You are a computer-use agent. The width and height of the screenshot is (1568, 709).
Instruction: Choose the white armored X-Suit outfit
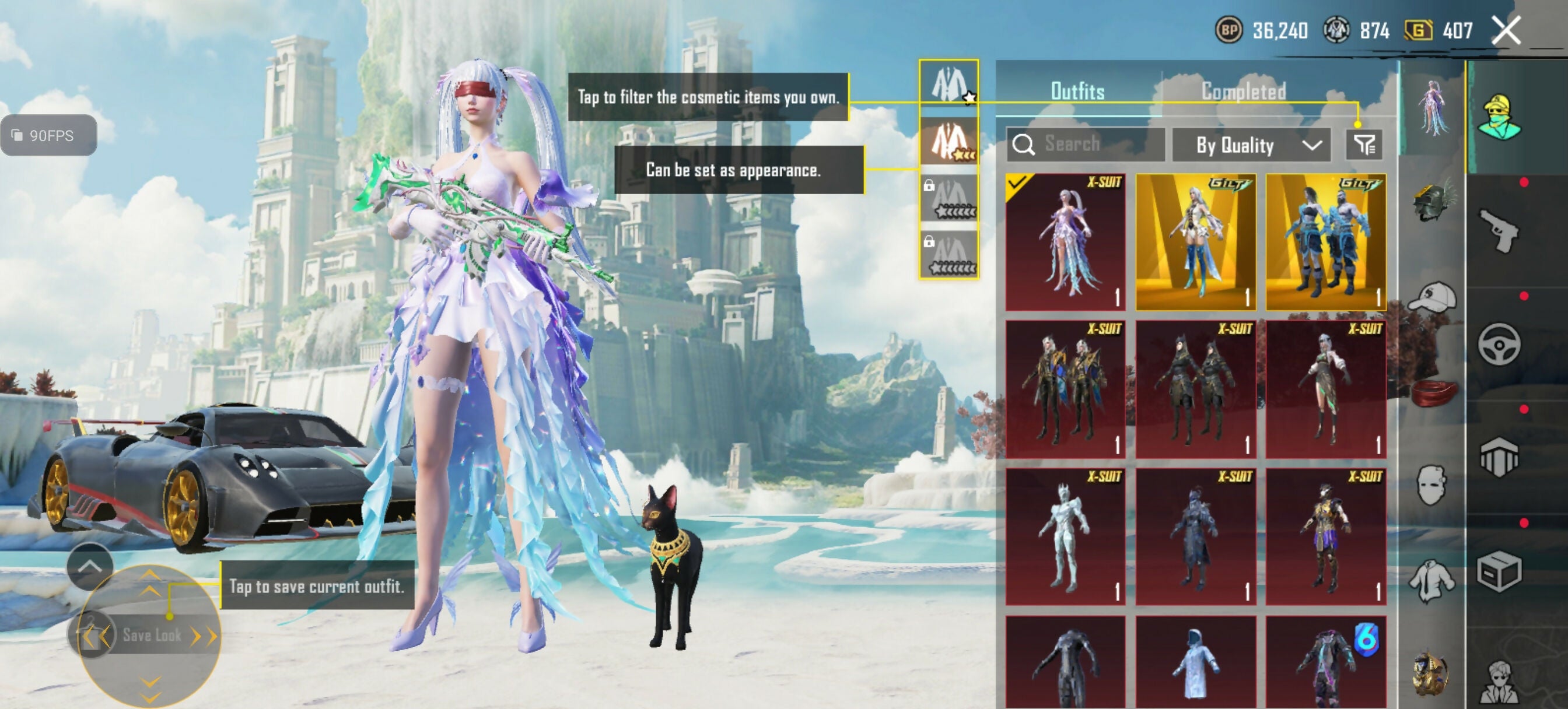[1065, 536]
